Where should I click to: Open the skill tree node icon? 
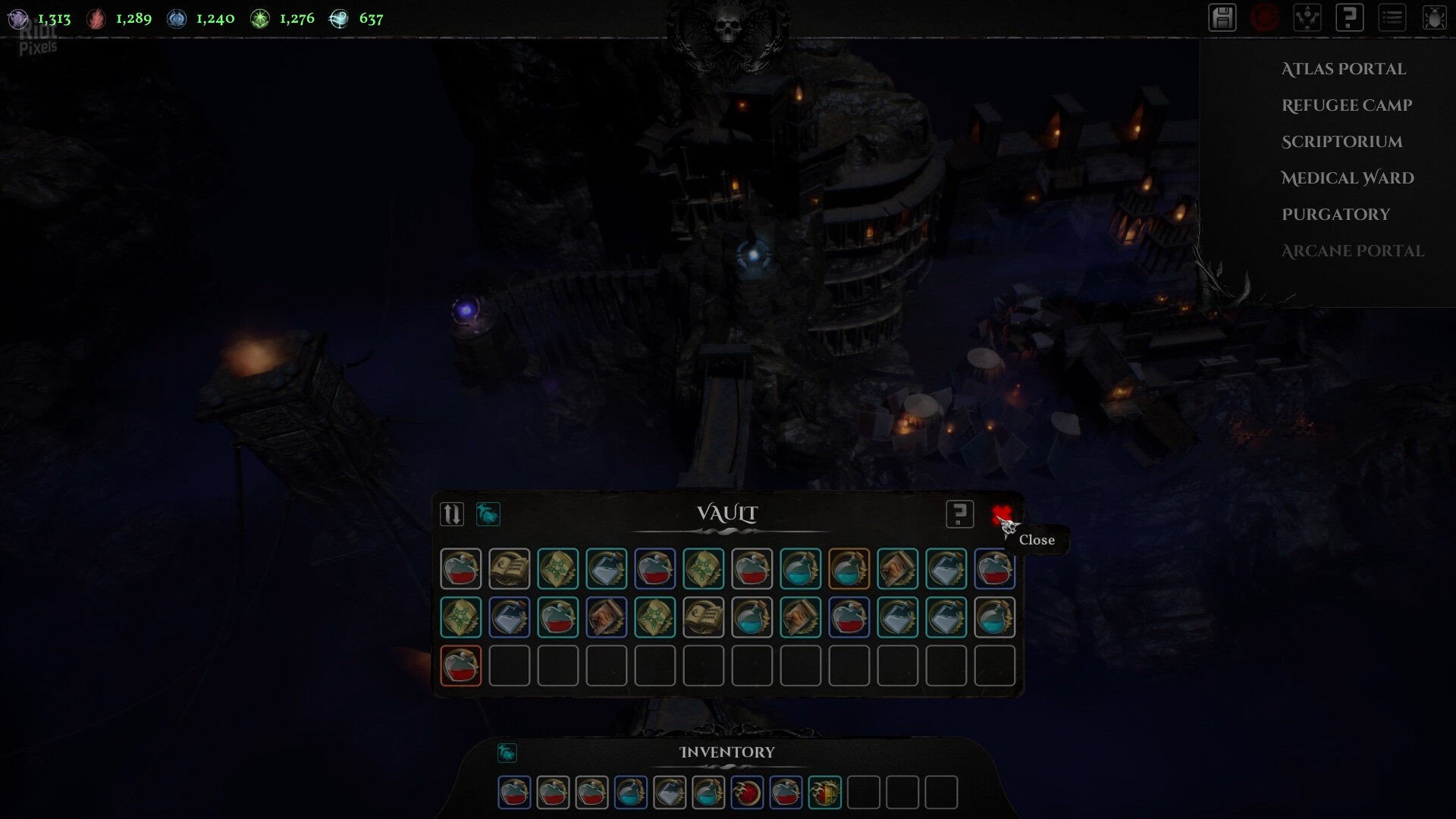(1307, 18)
